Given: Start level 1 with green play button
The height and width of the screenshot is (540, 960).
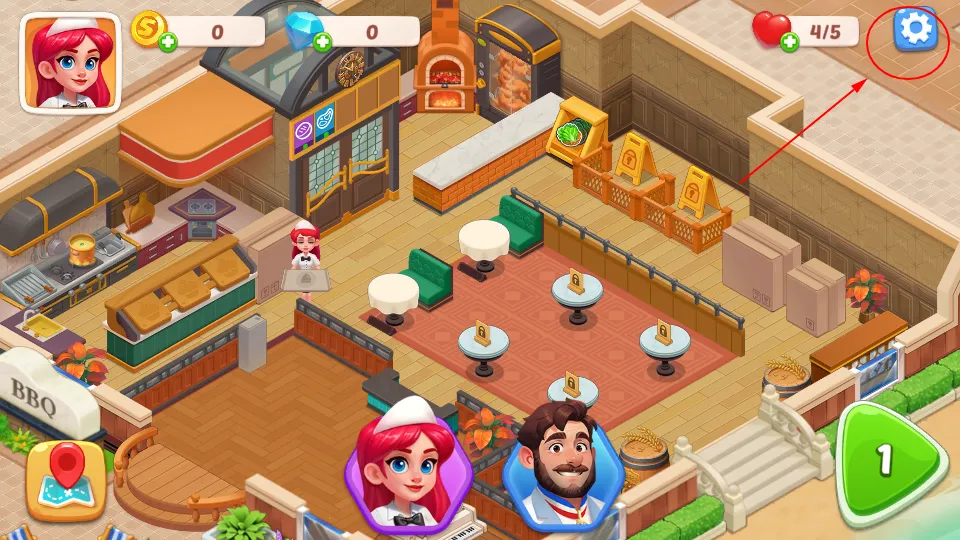Looking at the screenshot, I should click(x=887, y=461).
